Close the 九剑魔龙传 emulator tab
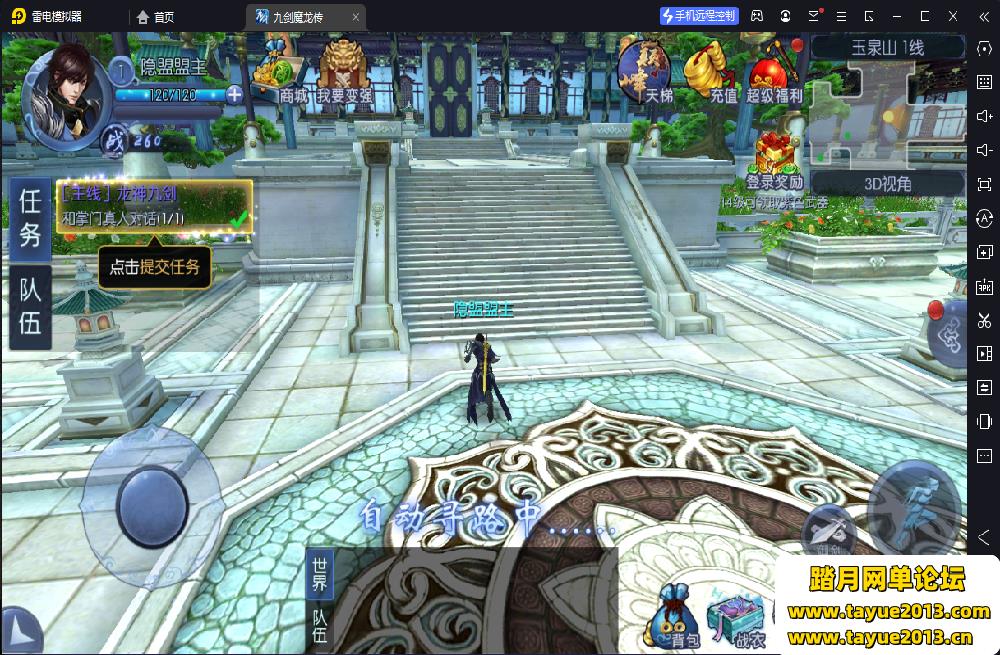The width and height of the screenshot is (1000, 655). pos(355,17)
